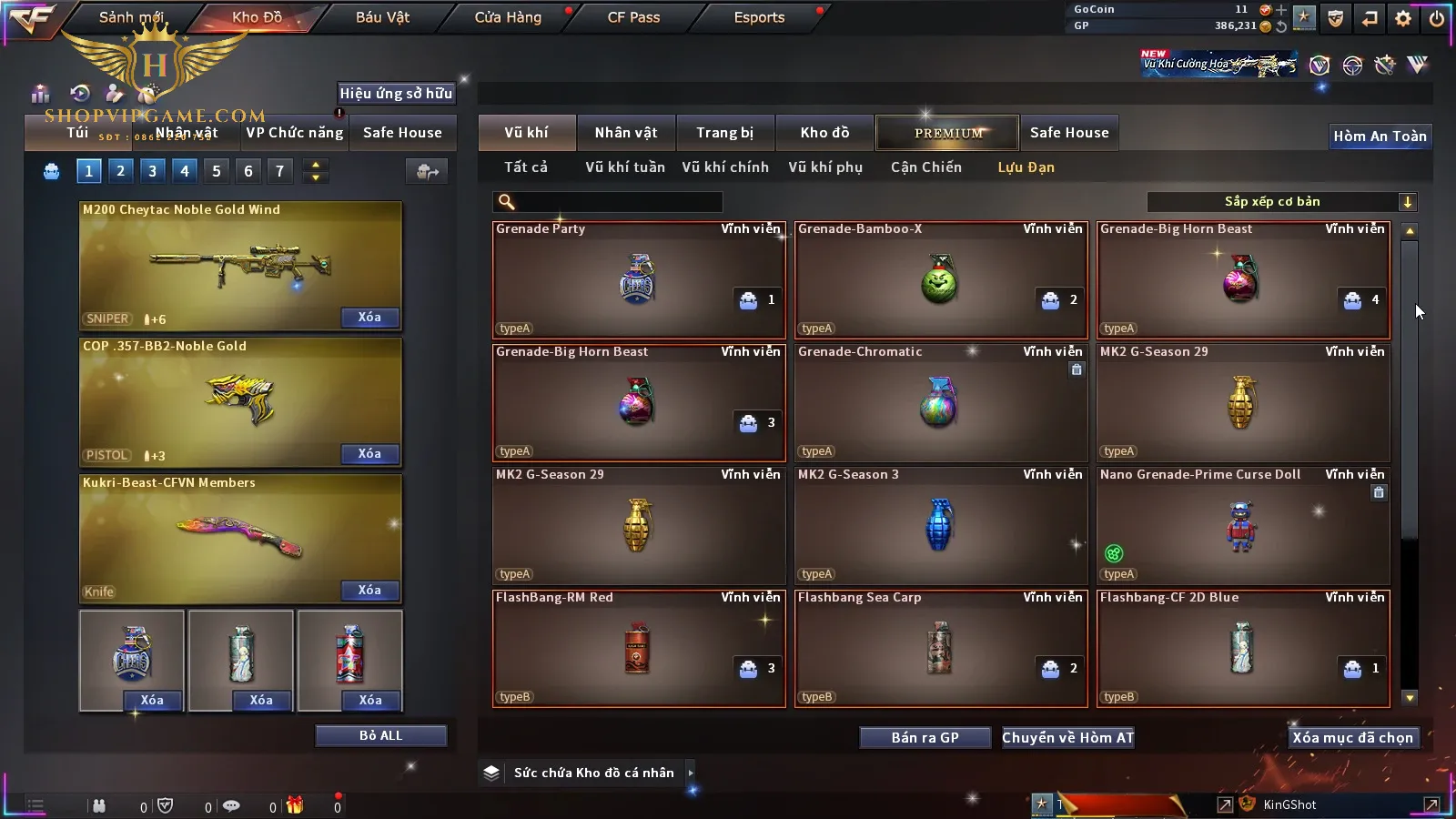Open the CF Pass menu
This screenshot has width=1456, height=819.
[x=633, y=17]
